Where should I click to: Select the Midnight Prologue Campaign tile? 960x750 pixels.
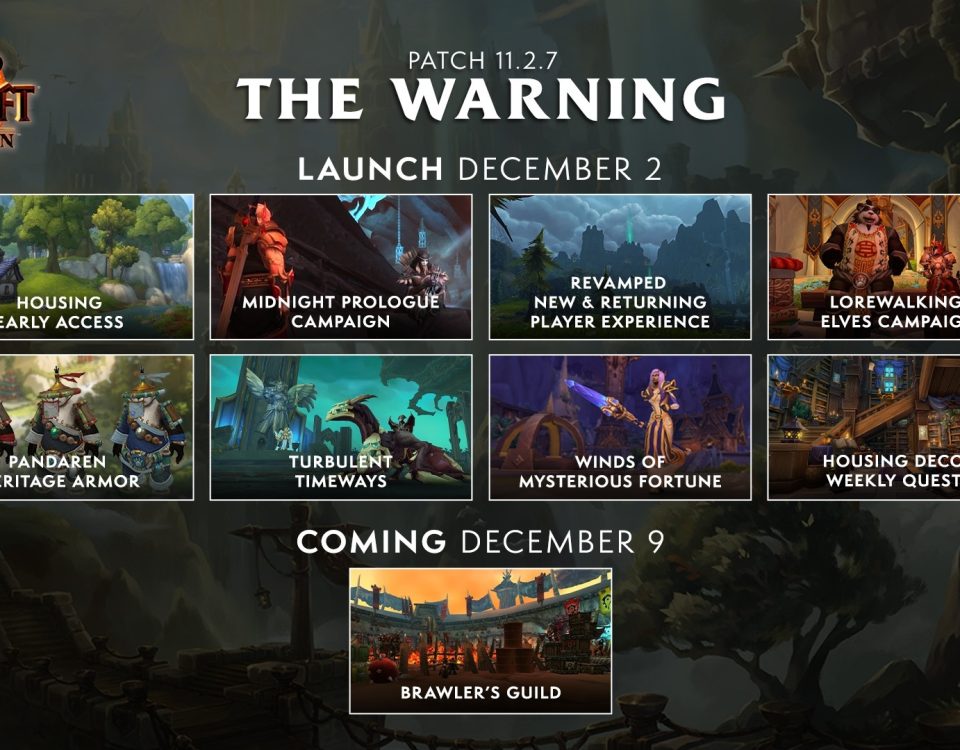click(341, 267)
